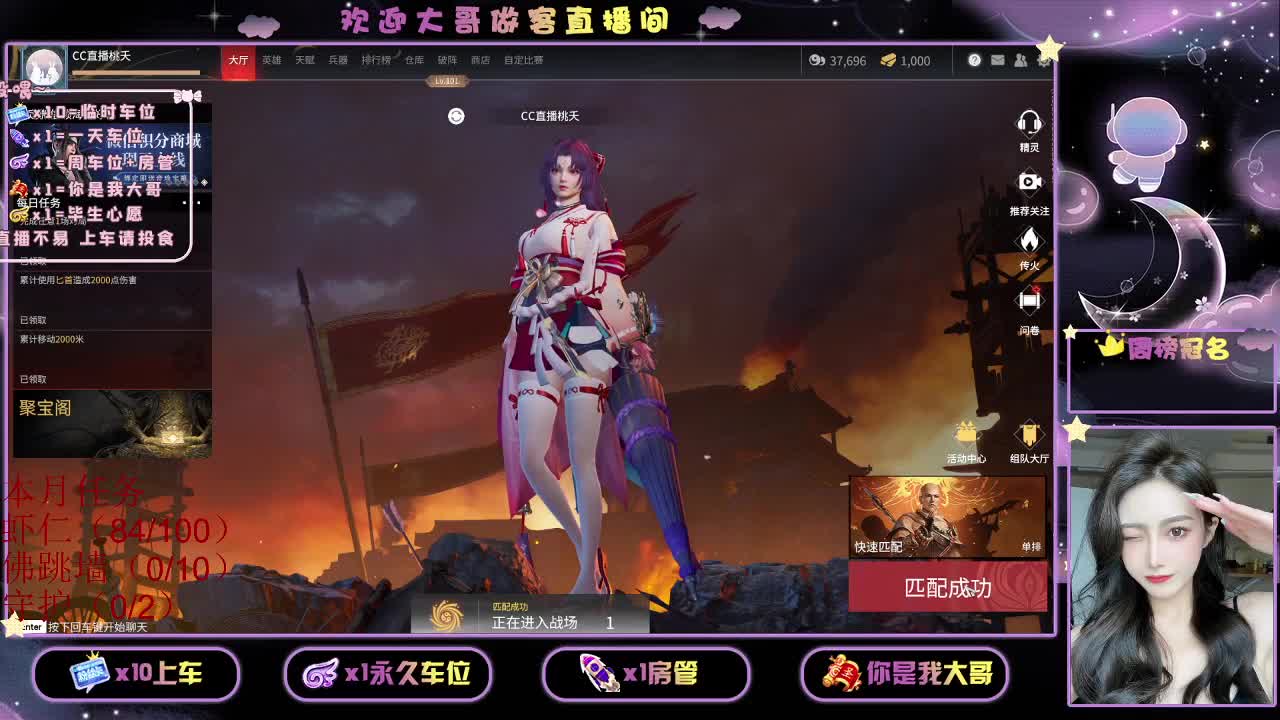Click the help question-mark icon top right
Screen dimensions: 1280x720
pyautogui.click(x=974, y=61)
